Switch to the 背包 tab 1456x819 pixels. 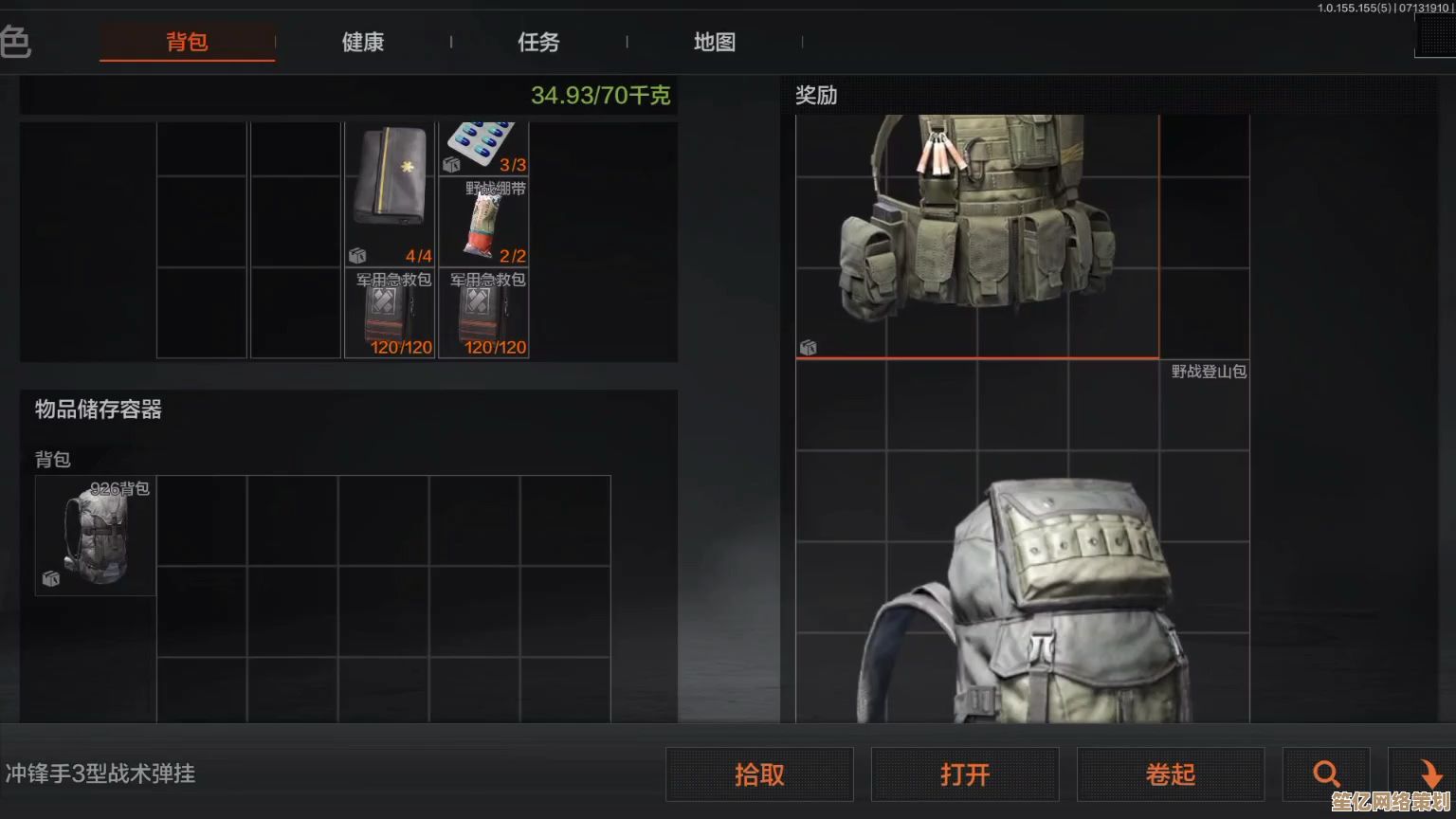click(x=187, y=42)
